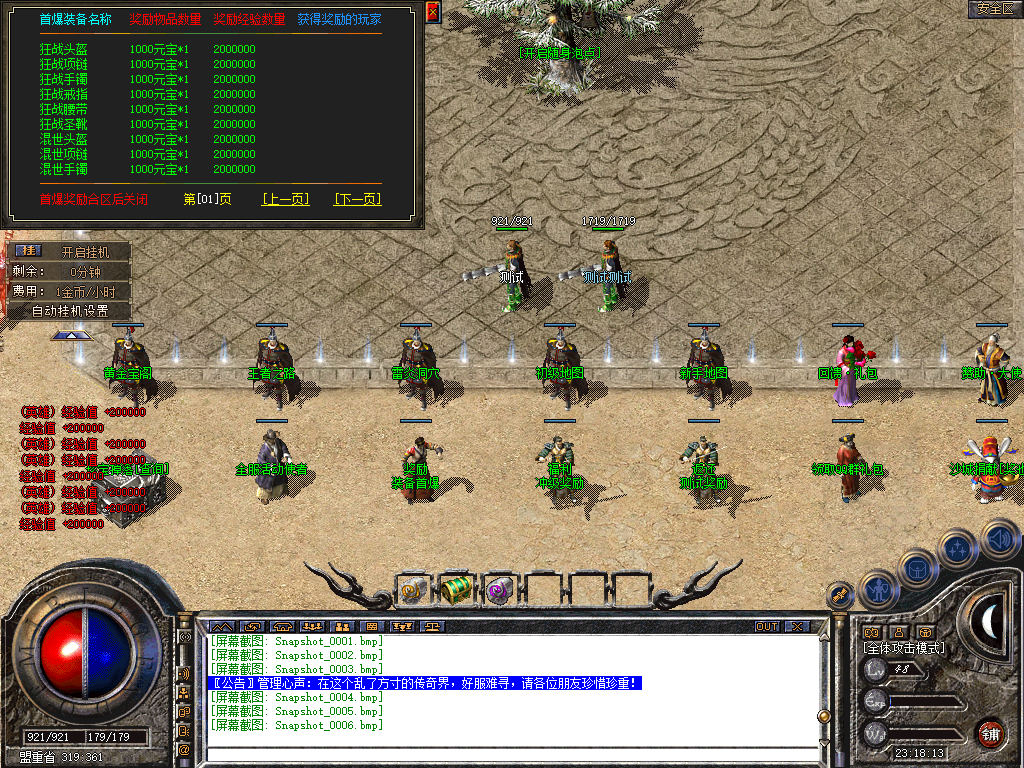Use the scroll item in first hotbar slot

pos(413,590)
